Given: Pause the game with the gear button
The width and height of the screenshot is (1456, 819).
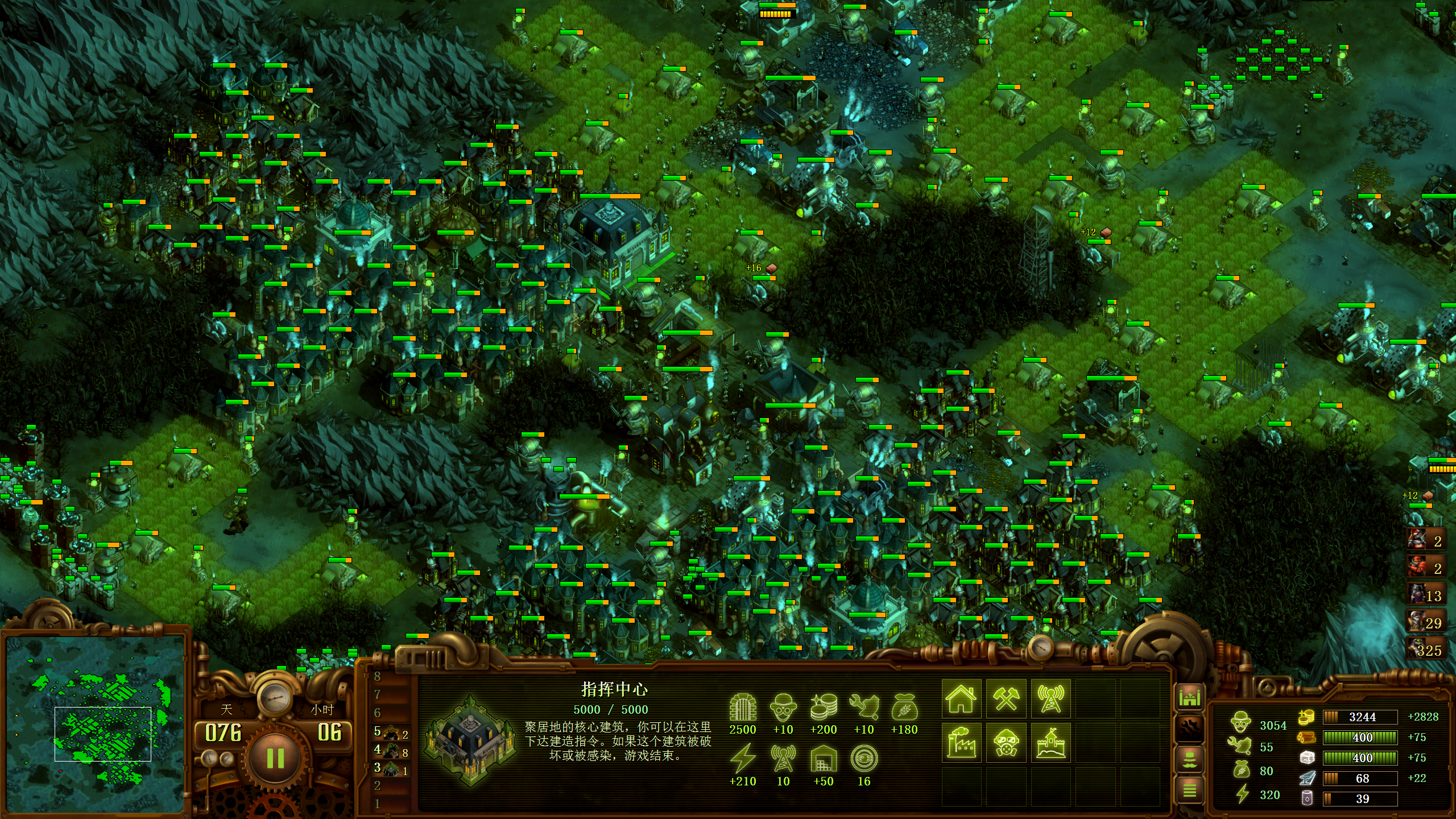Looking at the screenshot, I should click(275, 758).
